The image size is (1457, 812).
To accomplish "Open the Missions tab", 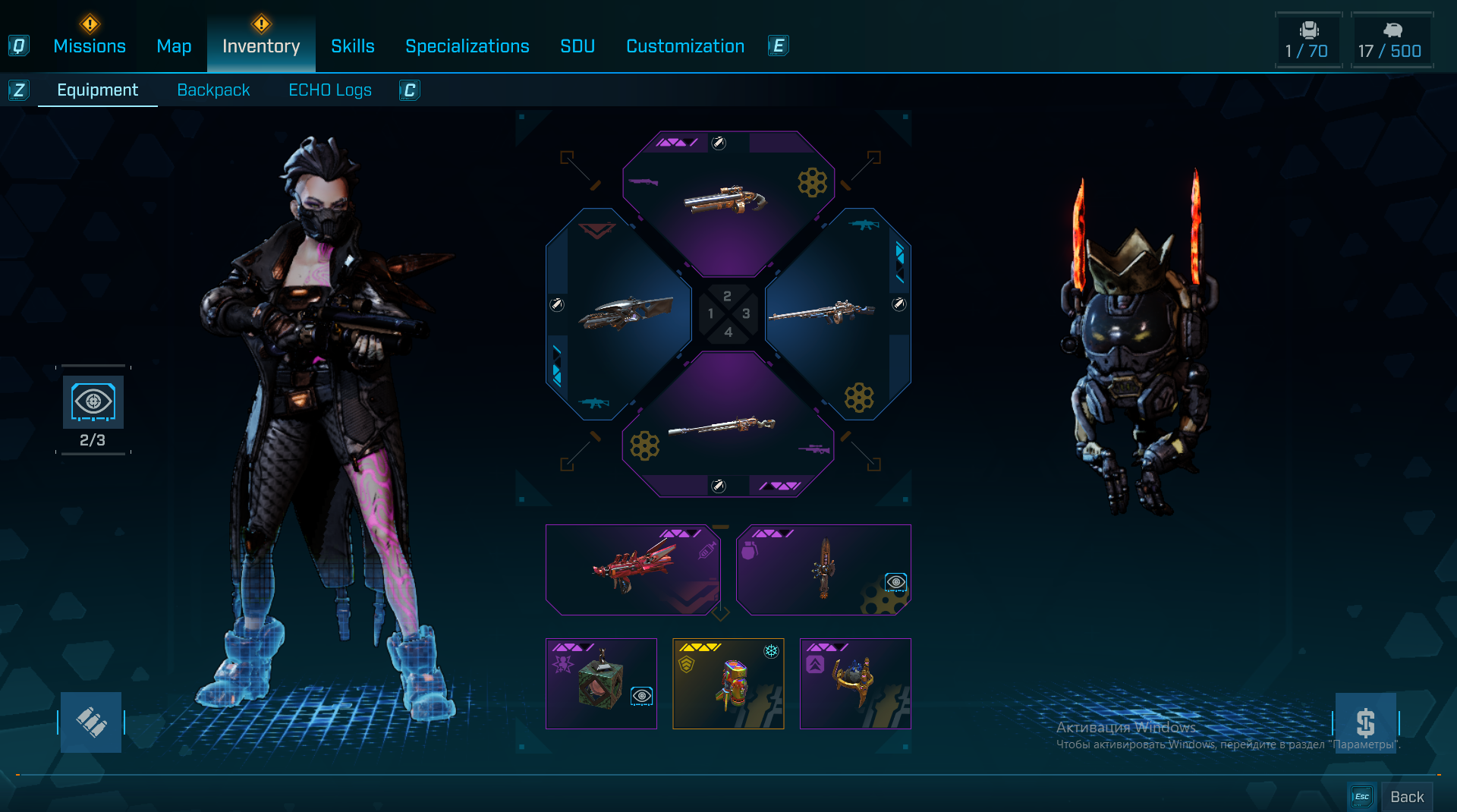I will [x=90, y=46].
